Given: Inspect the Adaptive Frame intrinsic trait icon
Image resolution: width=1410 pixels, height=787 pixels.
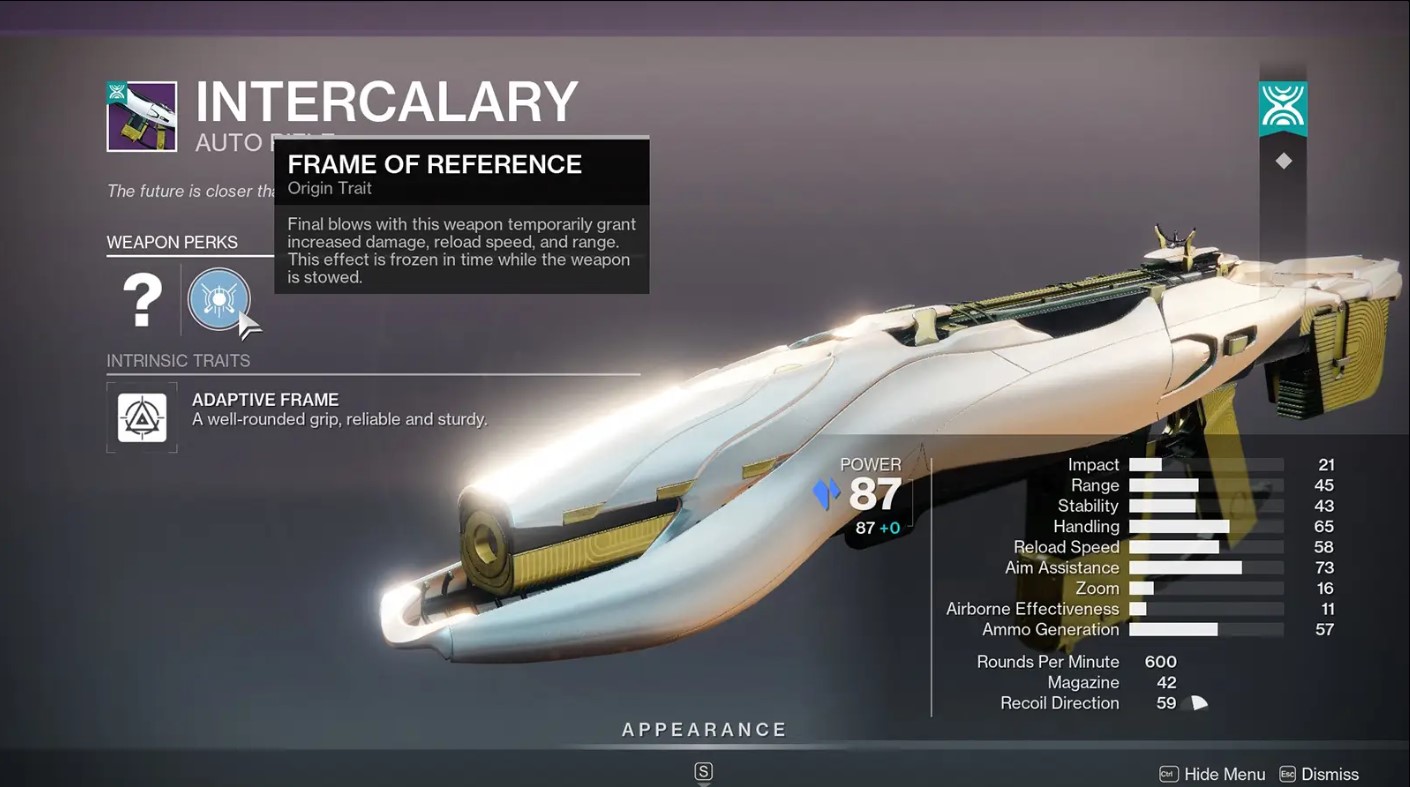Looking at the screenshot, I should [x=142, y=417].
